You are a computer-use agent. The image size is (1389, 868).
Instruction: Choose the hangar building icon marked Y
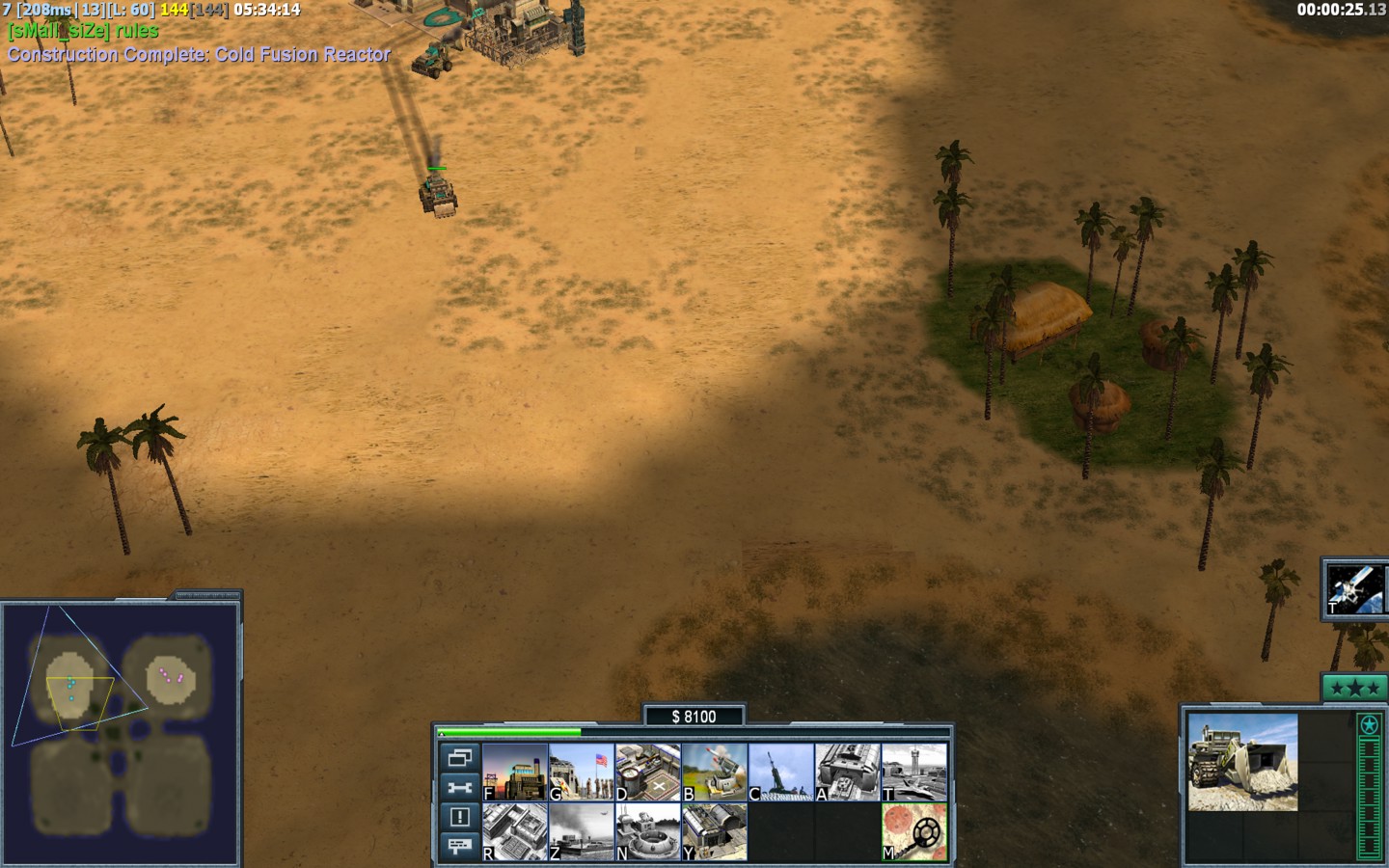tap(715, 831)
